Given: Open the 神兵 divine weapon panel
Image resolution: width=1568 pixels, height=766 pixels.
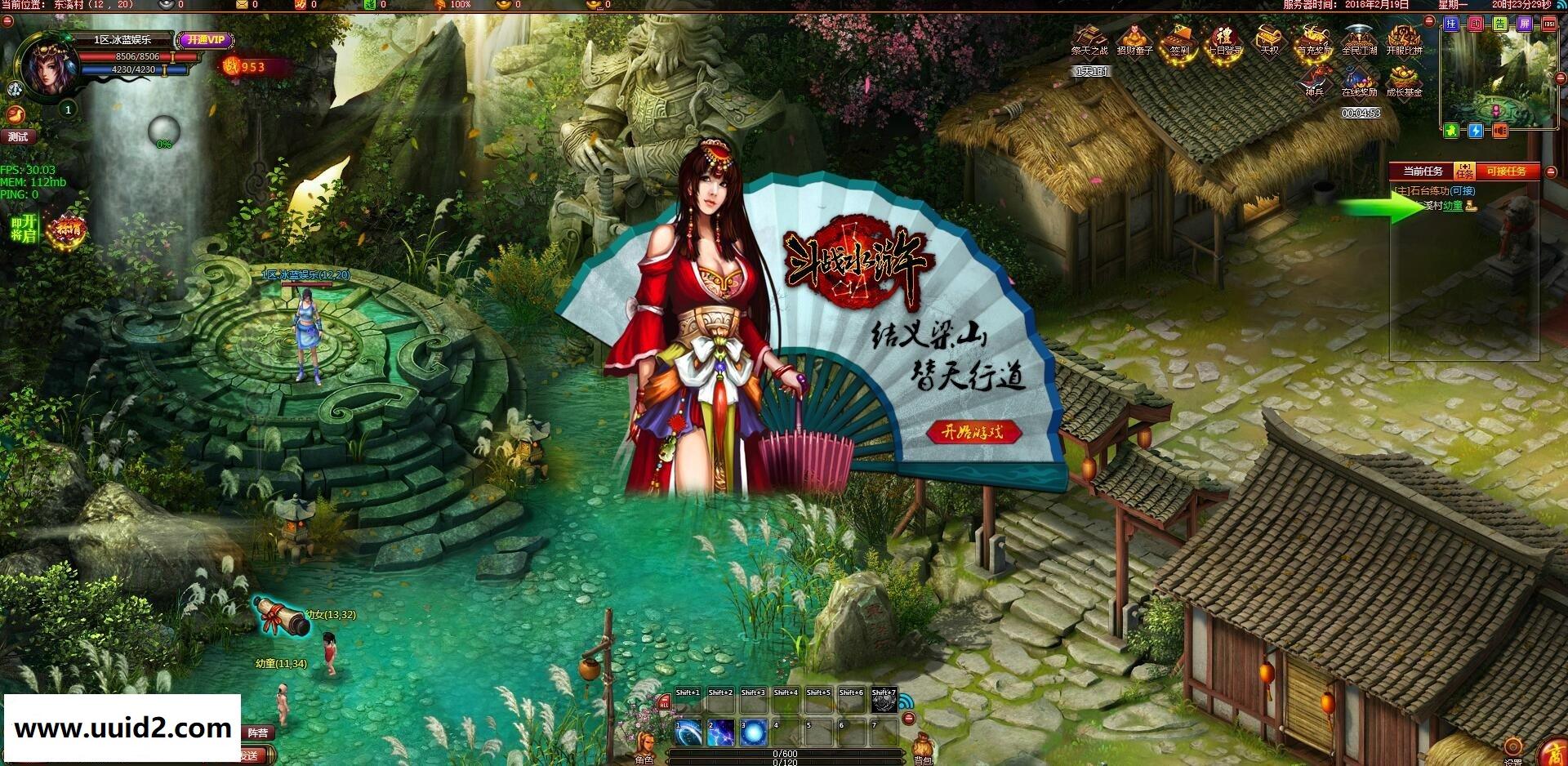Looking at the screenshot, I should (1314, 83).
